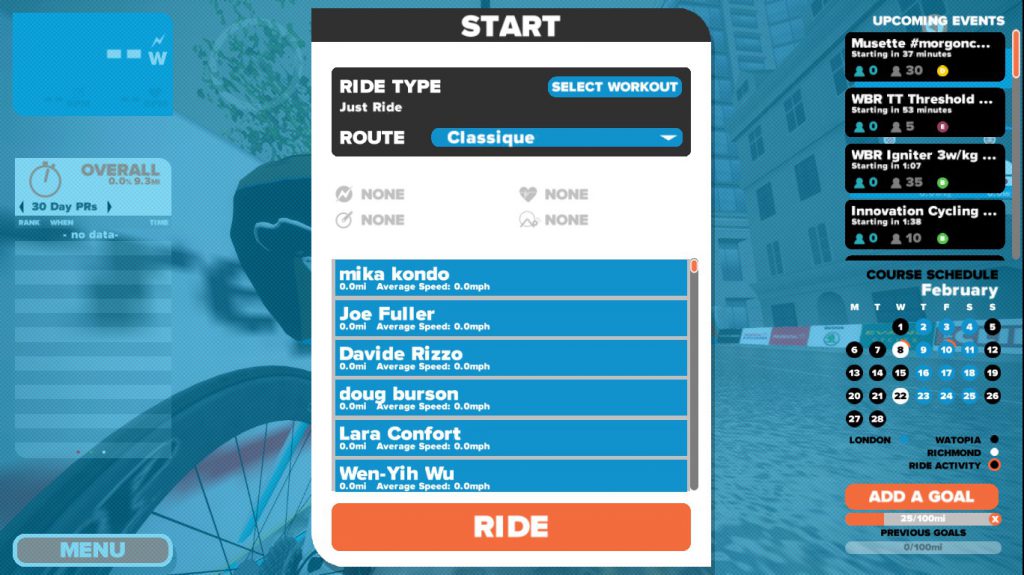Select rider mika kondo from the list
Screen dimensions: 1024x575
510,278
